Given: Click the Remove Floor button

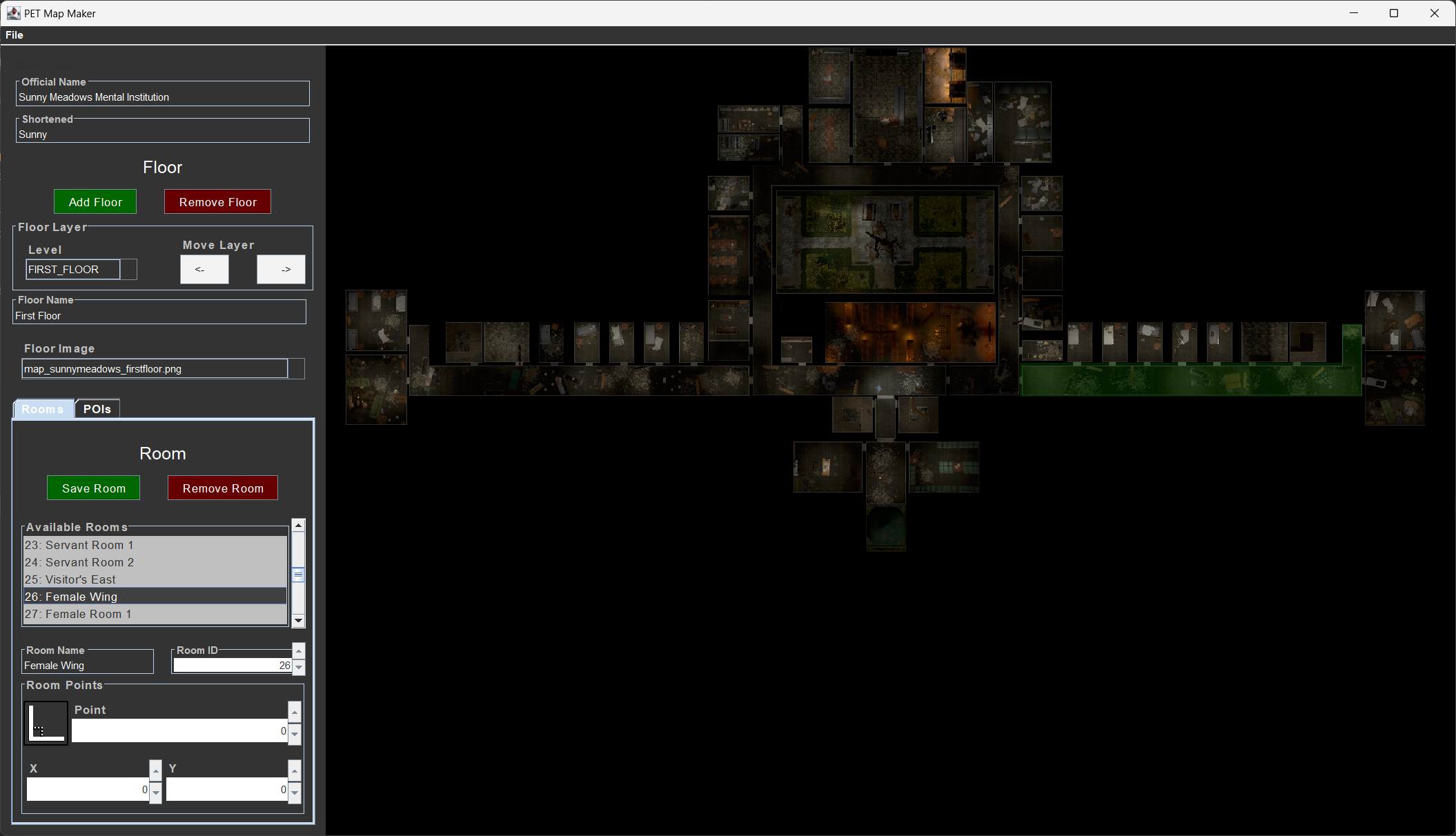Looking at the screenshot, I should coord(217,201).
